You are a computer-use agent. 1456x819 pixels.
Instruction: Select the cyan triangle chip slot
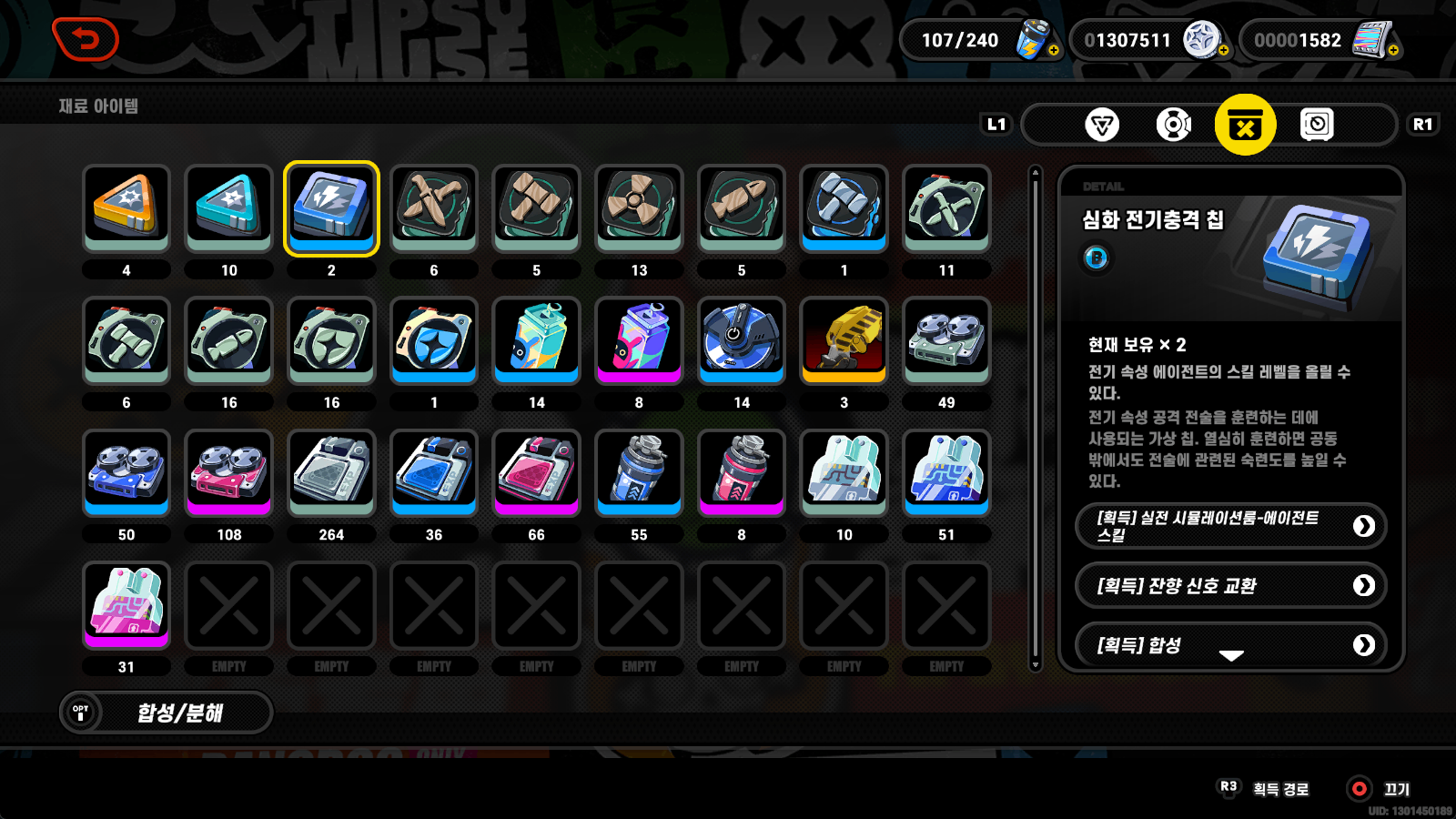click(228, 208)
